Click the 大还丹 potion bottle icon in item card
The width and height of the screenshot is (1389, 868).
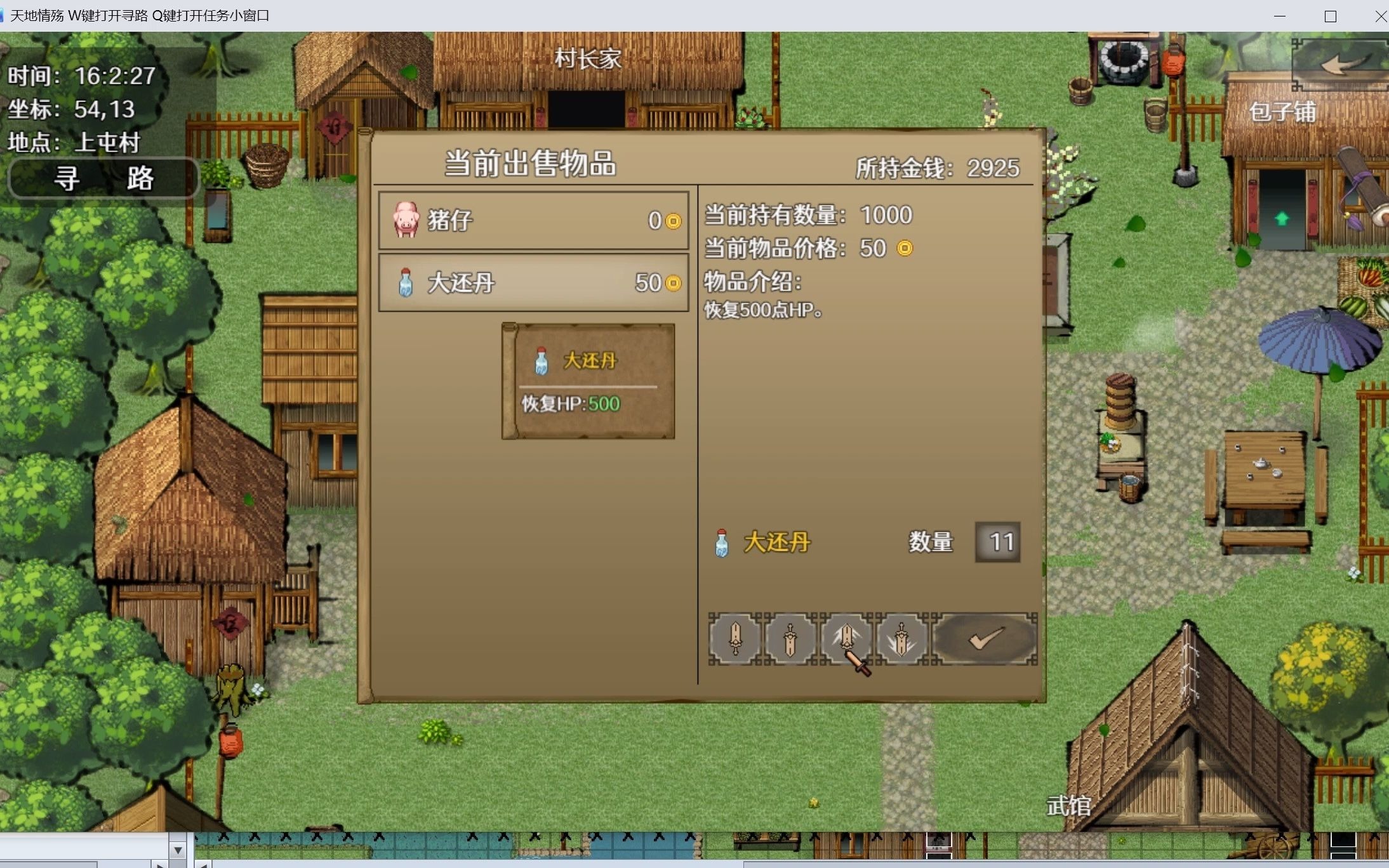click(x=541, y=360)
